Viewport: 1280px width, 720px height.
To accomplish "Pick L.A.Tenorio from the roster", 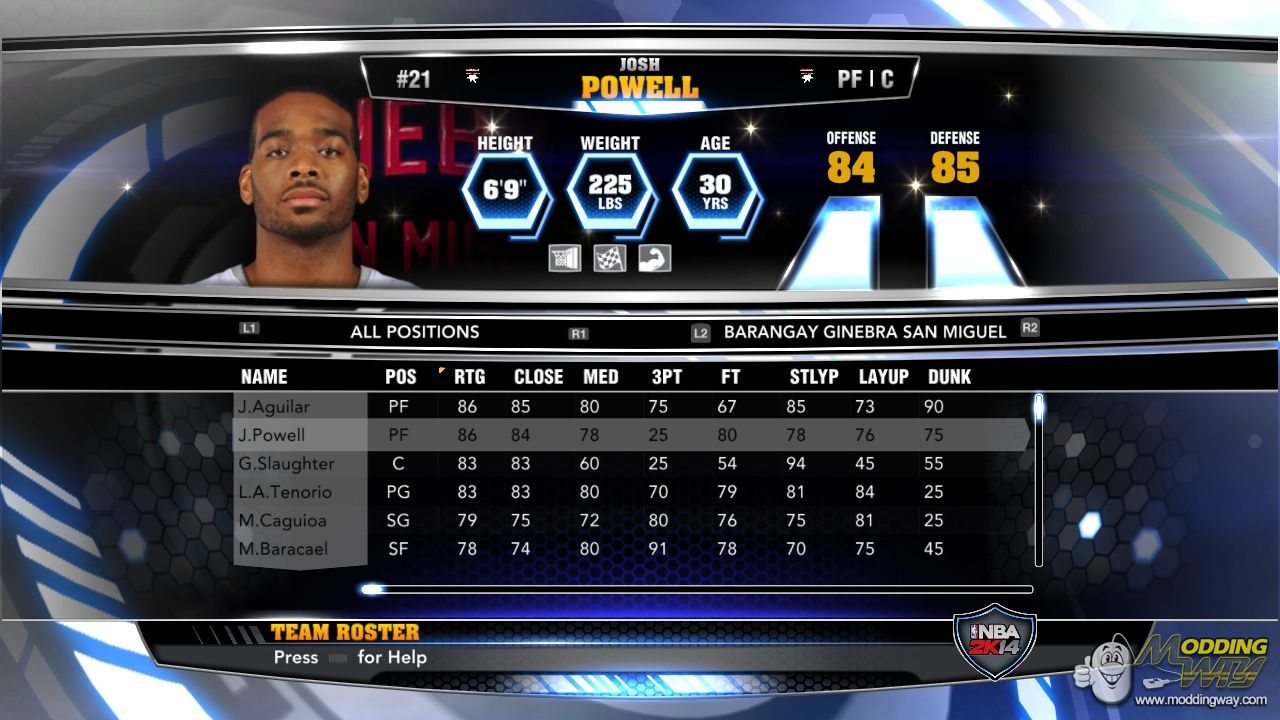I will [300, 492].
